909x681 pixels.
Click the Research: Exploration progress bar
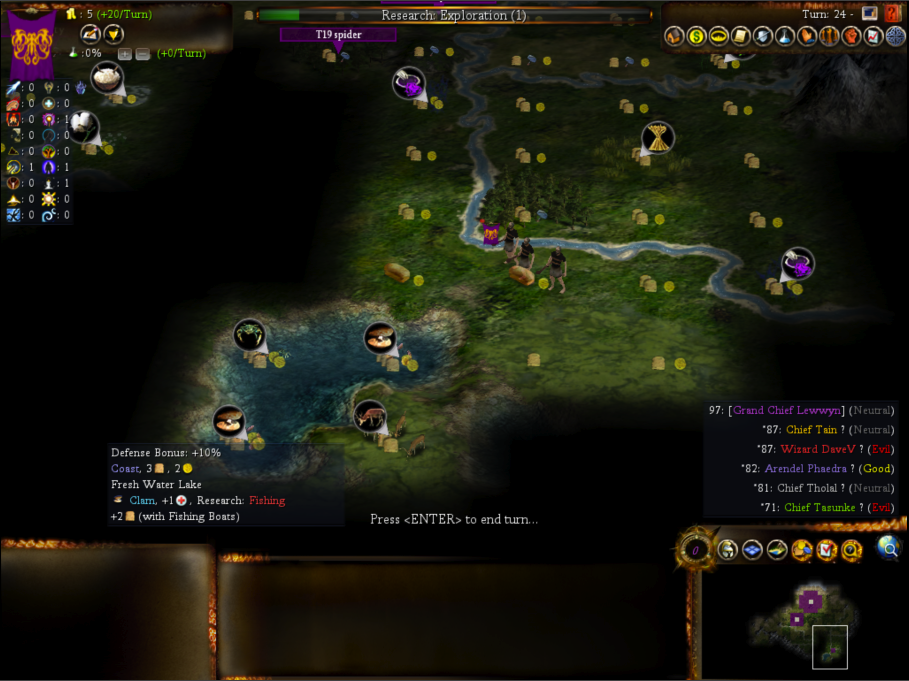tap(454, 15)
